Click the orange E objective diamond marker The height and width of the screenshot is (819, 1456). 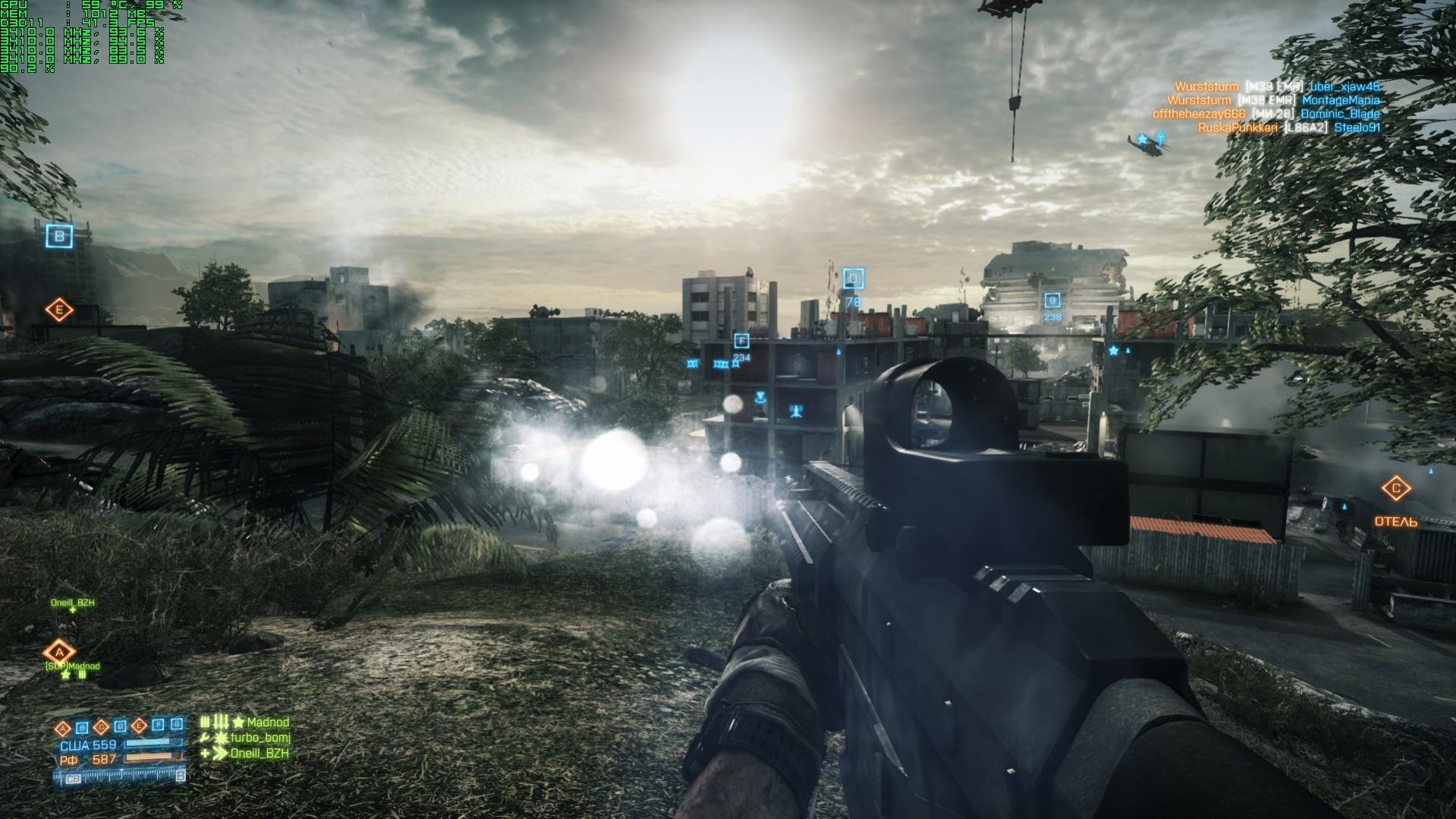[58, 310]
